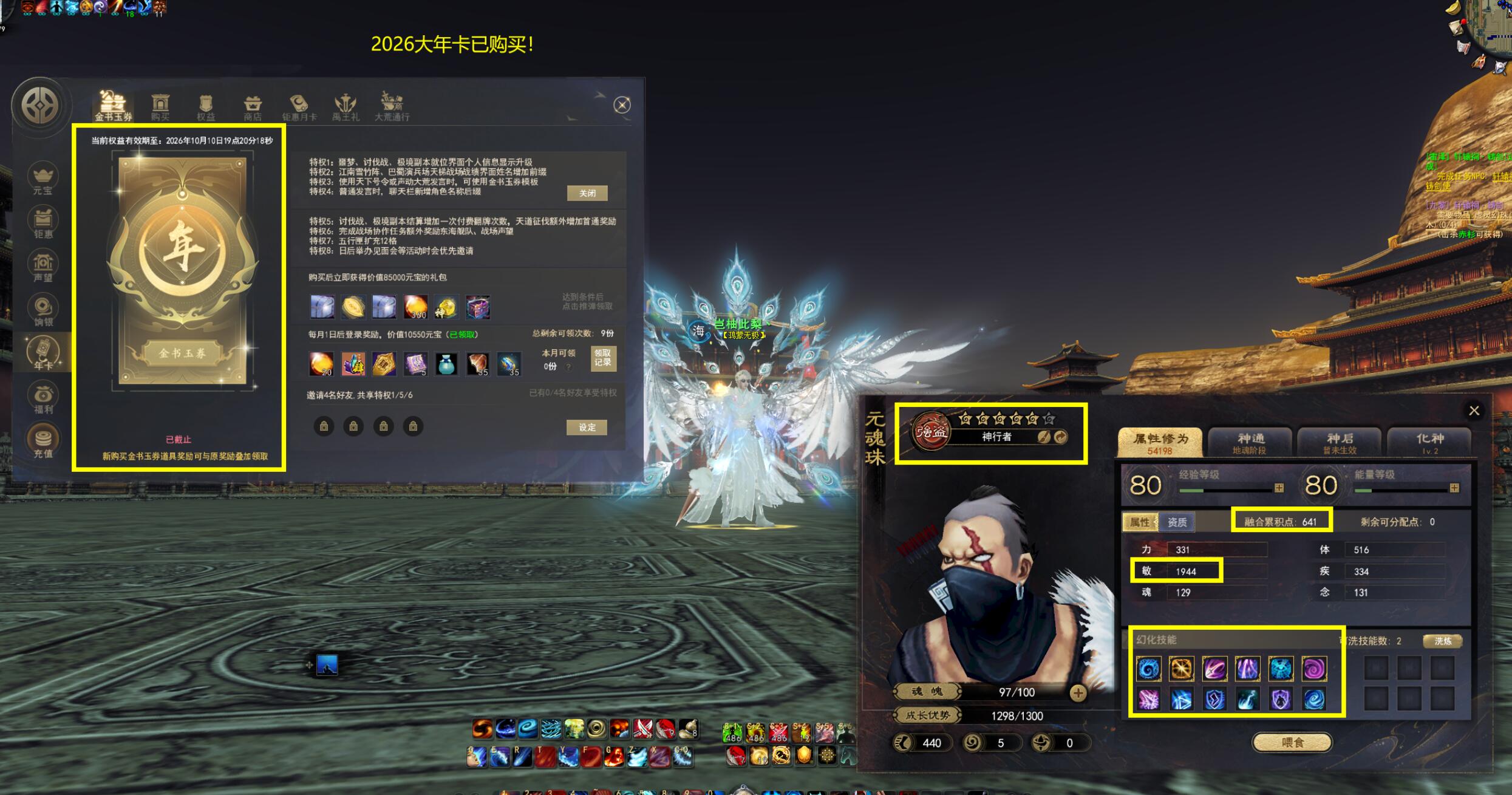Switch to the 购买 tab
Image resolution: width=1512 pixels, height=795 pixels.
[160, 107]
